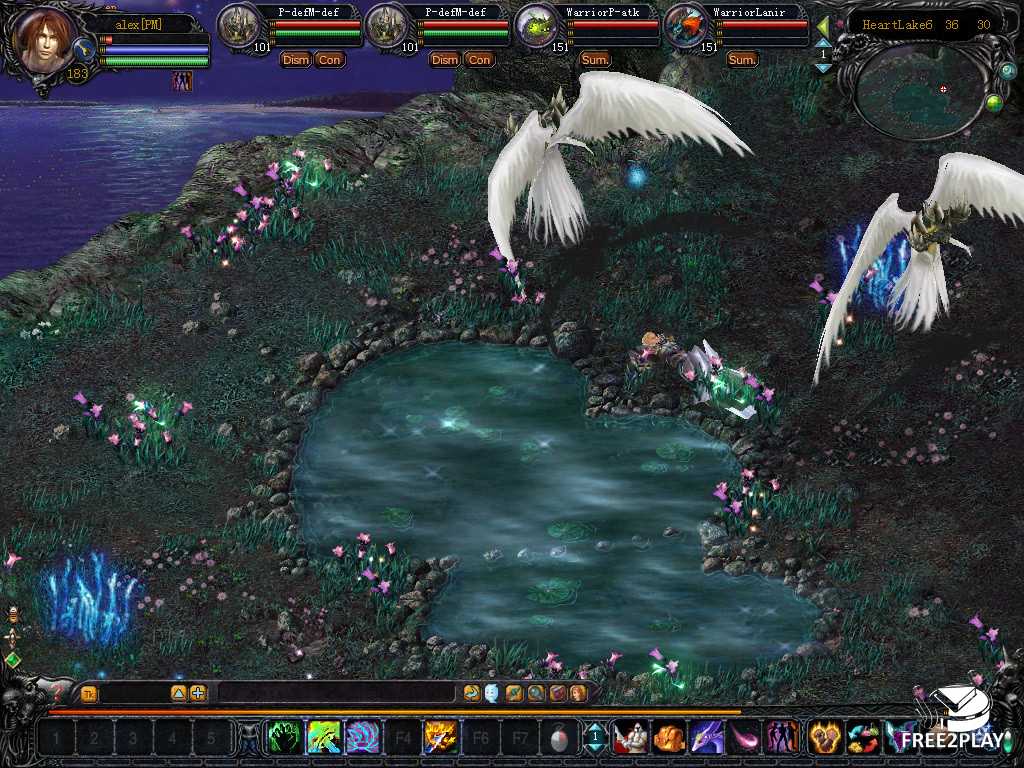Select the WarriorLanir pet portrait

(684, 27)
